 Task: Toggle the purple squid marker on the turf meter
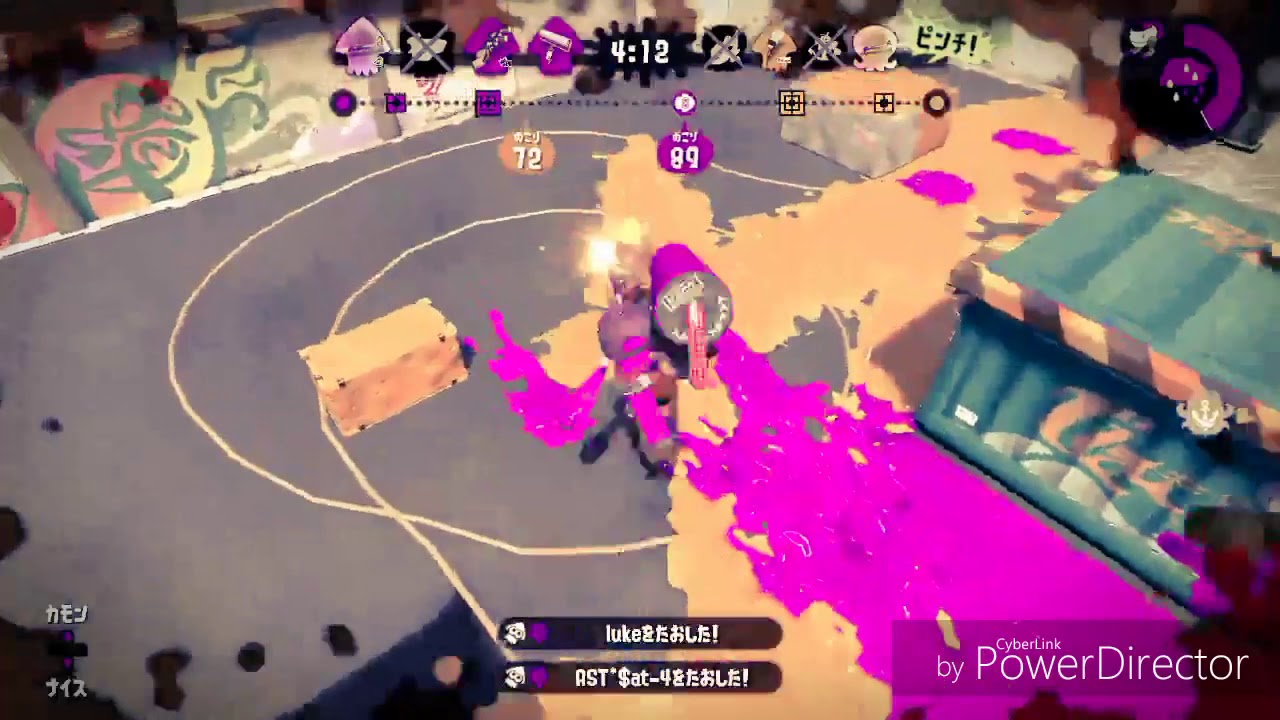tap(344, 102)
